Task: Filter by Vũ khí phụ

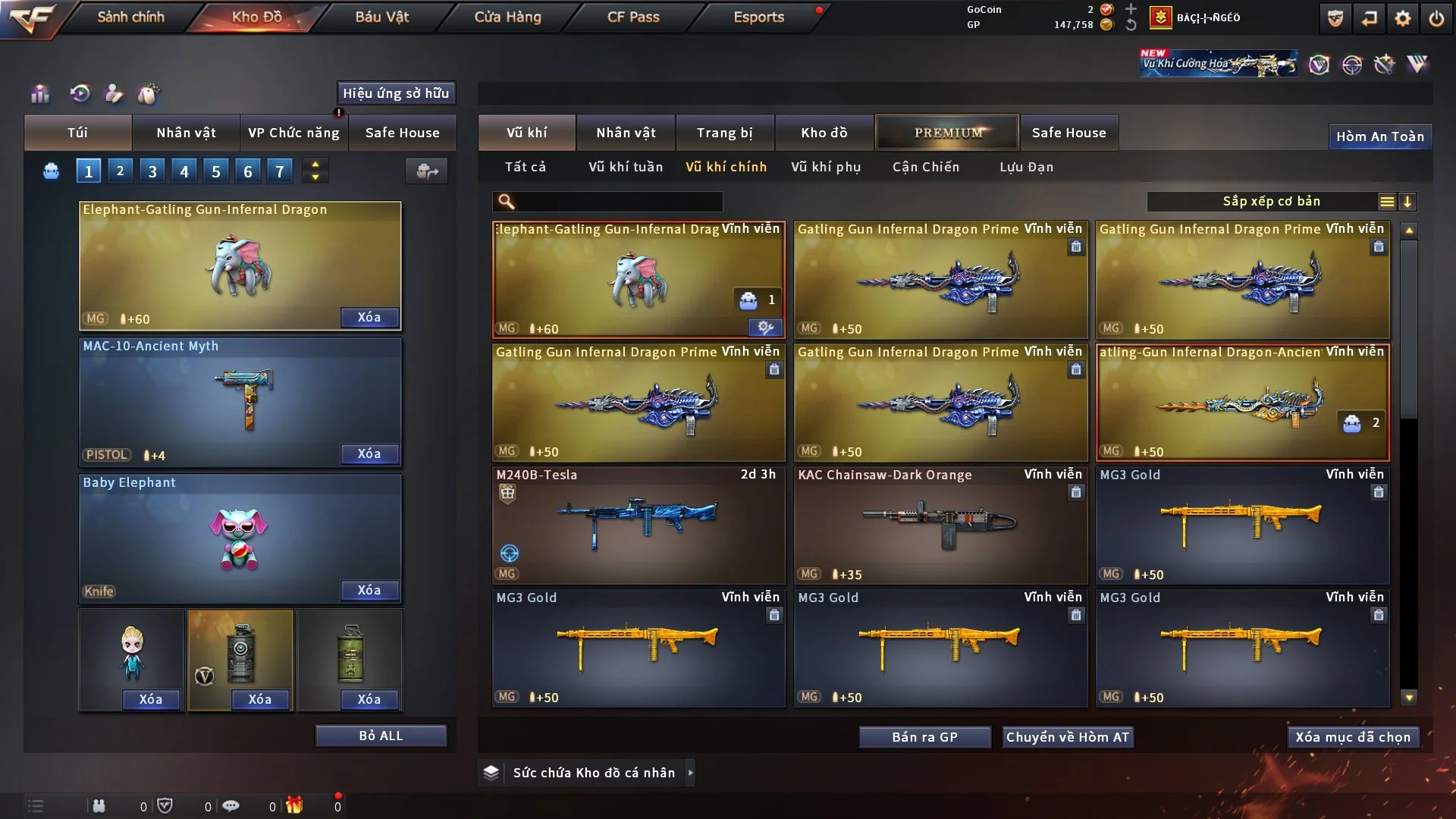Action: pos(826,167)
